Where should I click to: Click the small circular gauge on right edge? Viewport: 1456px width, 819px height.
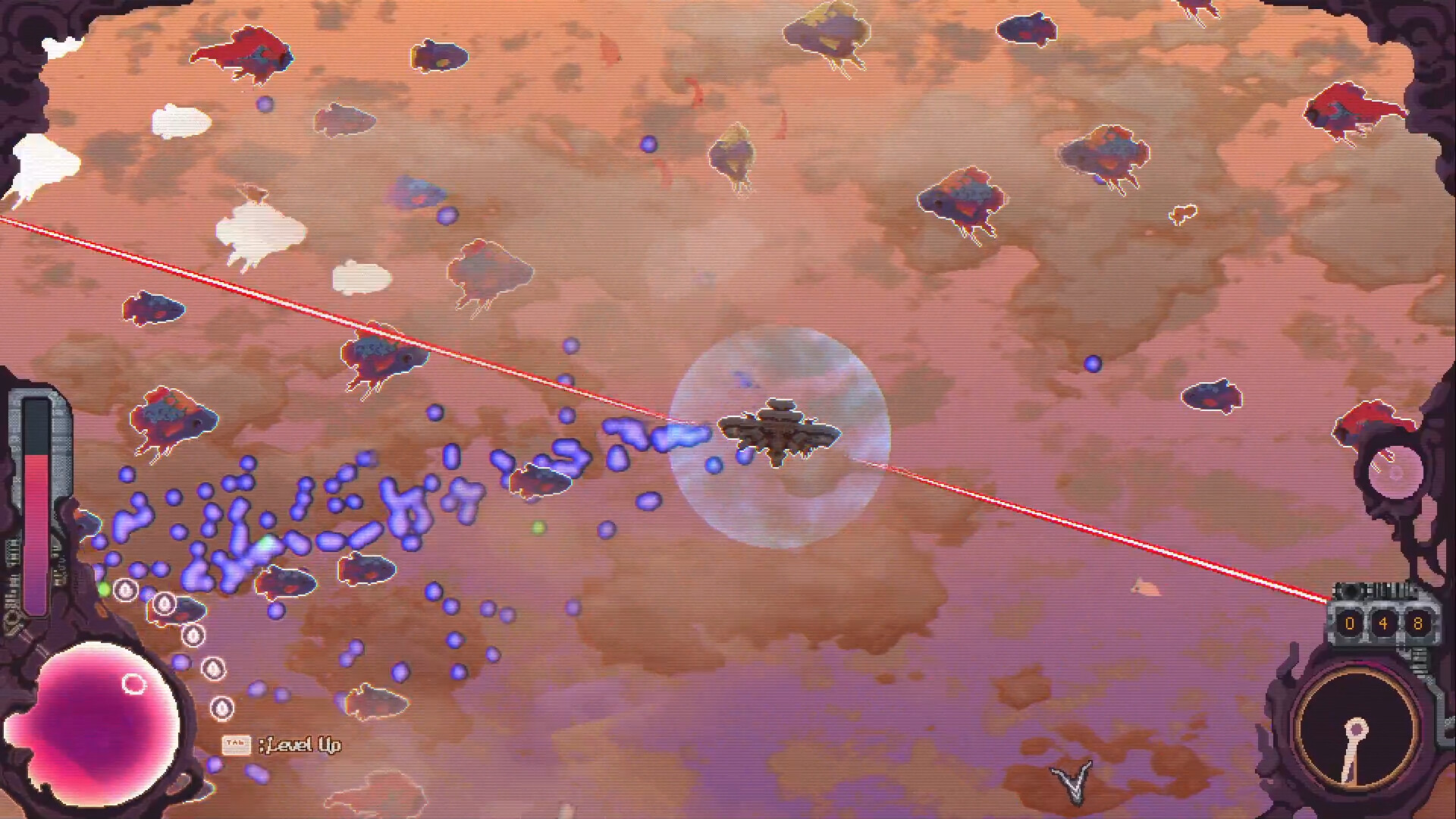[1398, 470]
